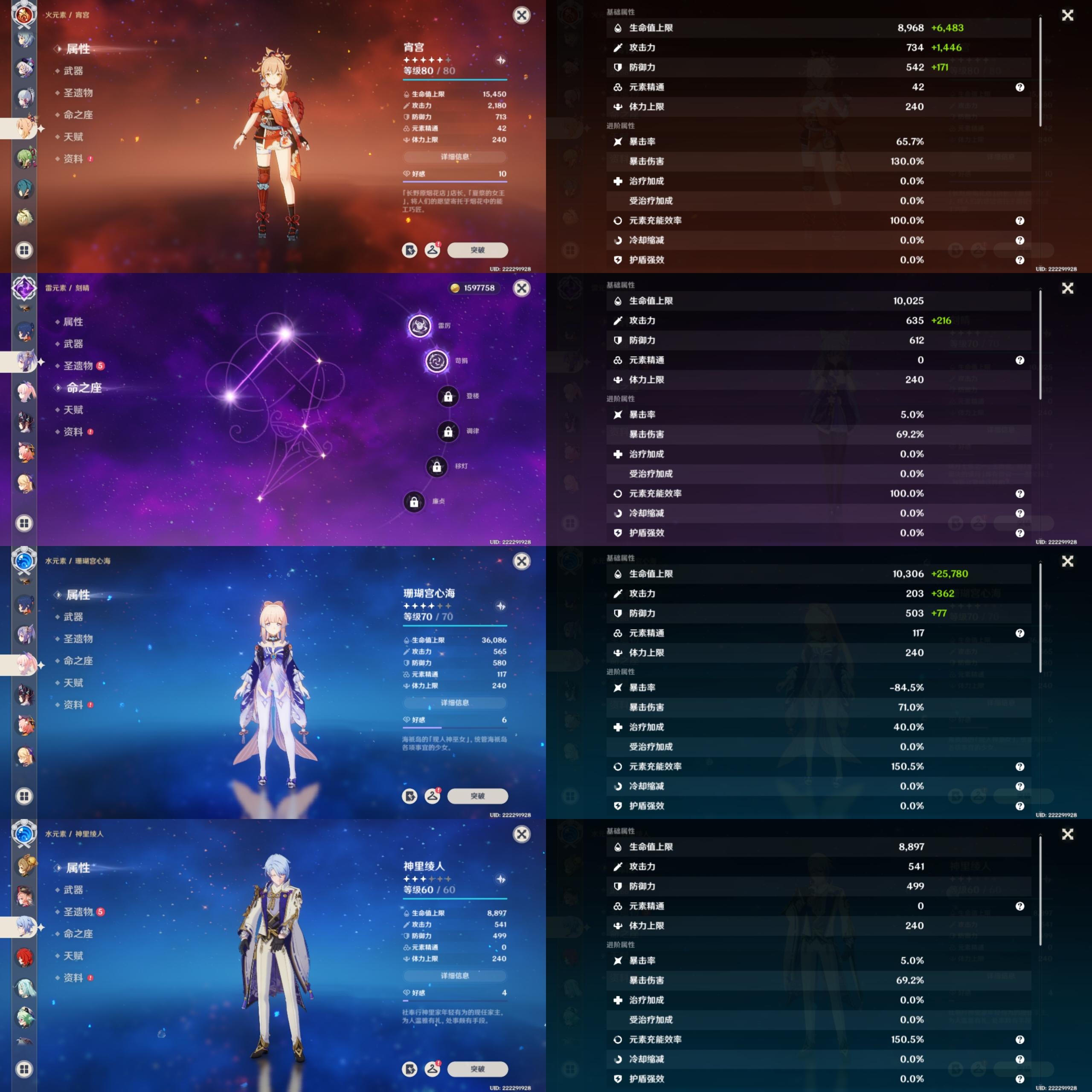Open 资料 in the 珊瑚宫心海 menu
The image size is (1092, 1092).
tap(73, 705)
